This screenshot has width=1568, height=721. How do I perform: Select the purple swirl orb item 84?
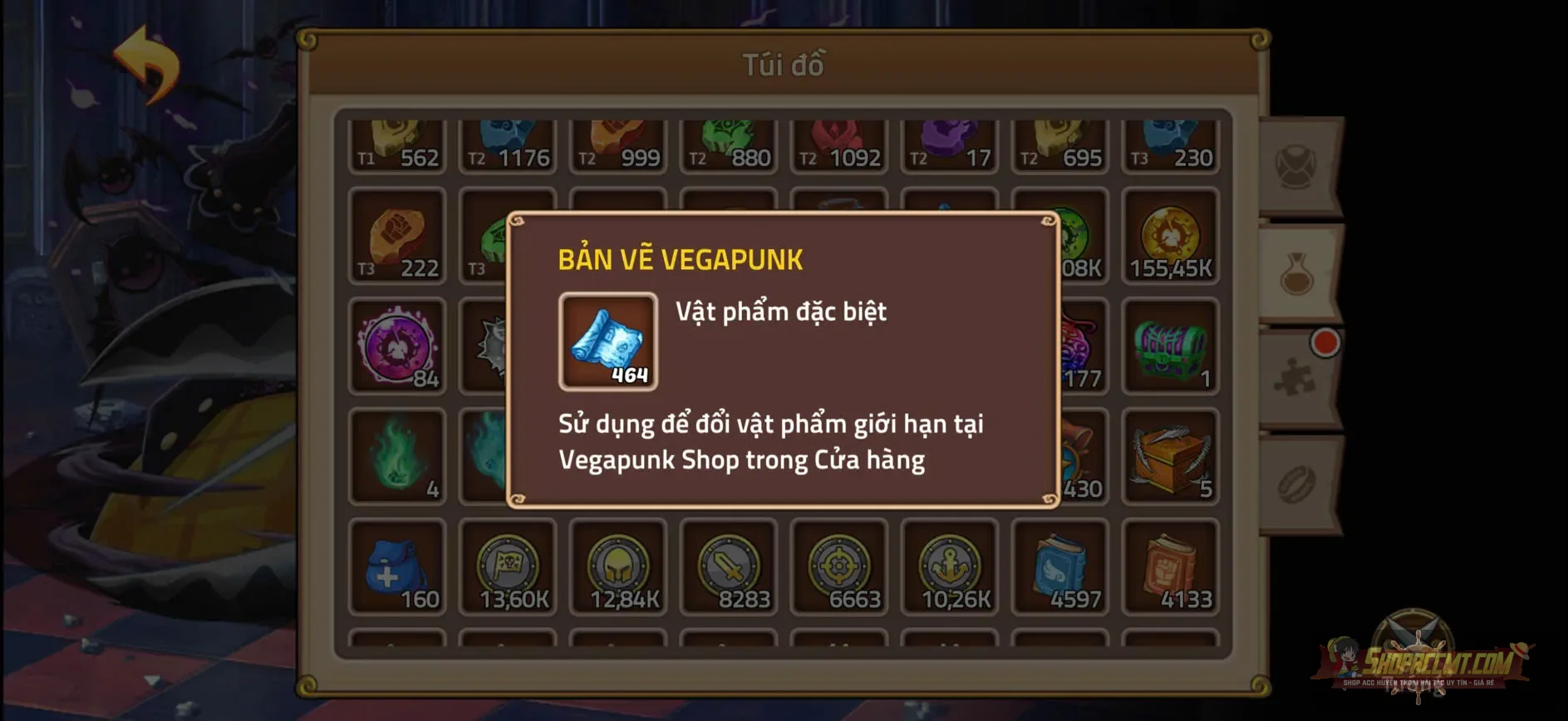click(397, 347)
